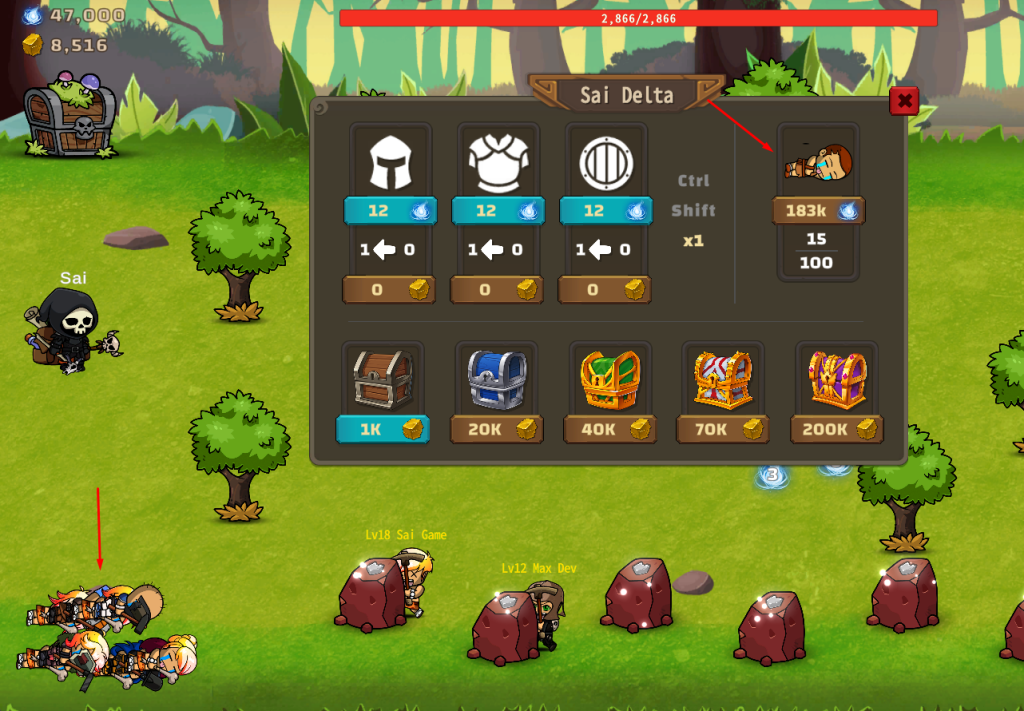This screenshot has width=1024, height=711.
Task: Select the round shield equipment icon
Action: 606,164
